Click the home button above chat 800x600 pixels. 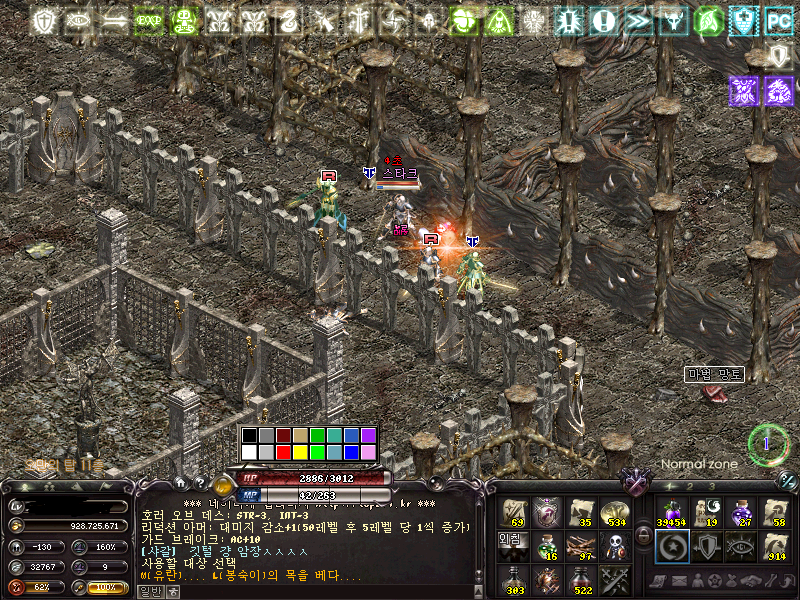[x=180, y=482]
